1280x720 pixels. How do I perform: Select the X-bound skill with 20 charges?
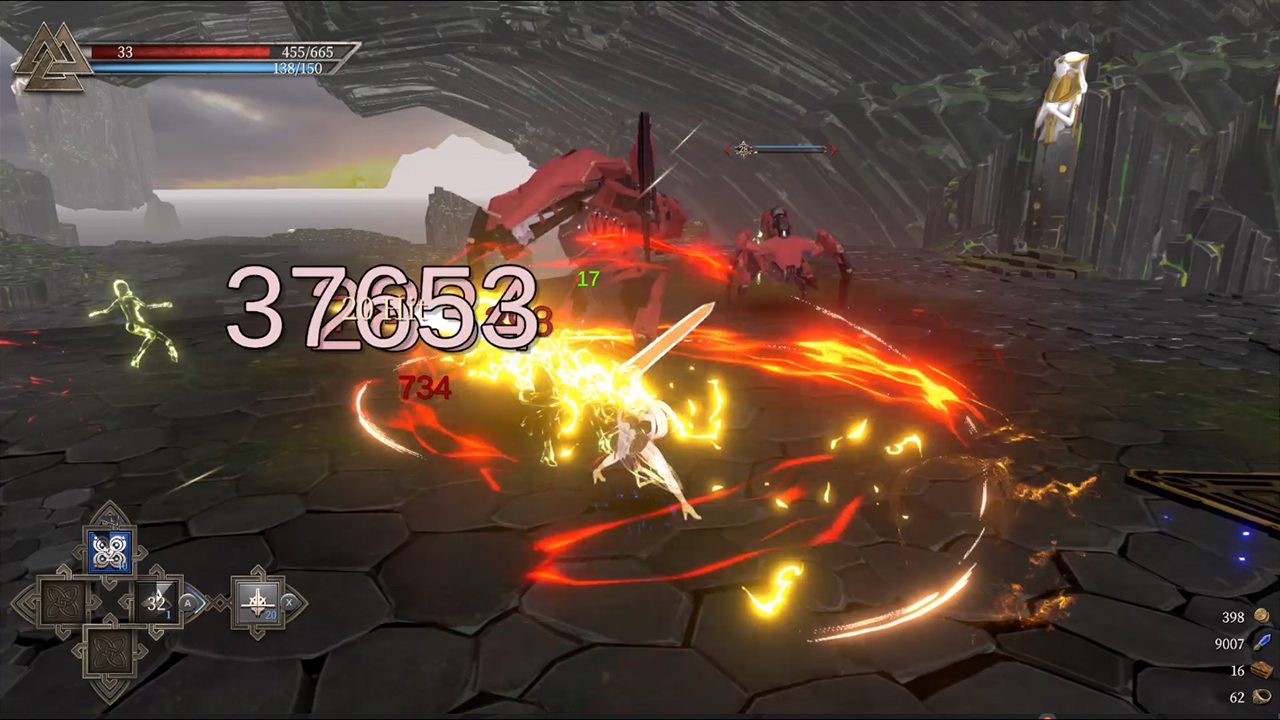(258, 602)
